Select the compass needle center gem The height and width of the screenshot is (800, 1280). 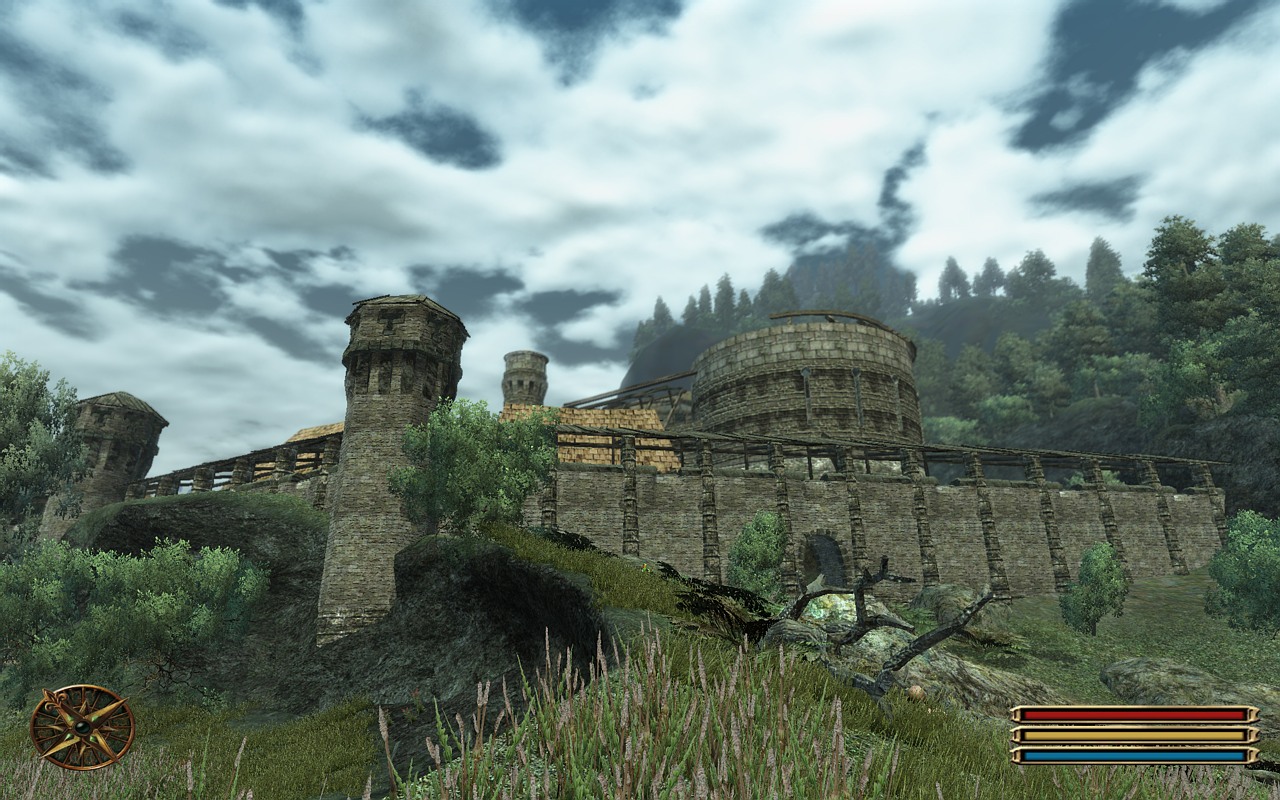[83, 727]
